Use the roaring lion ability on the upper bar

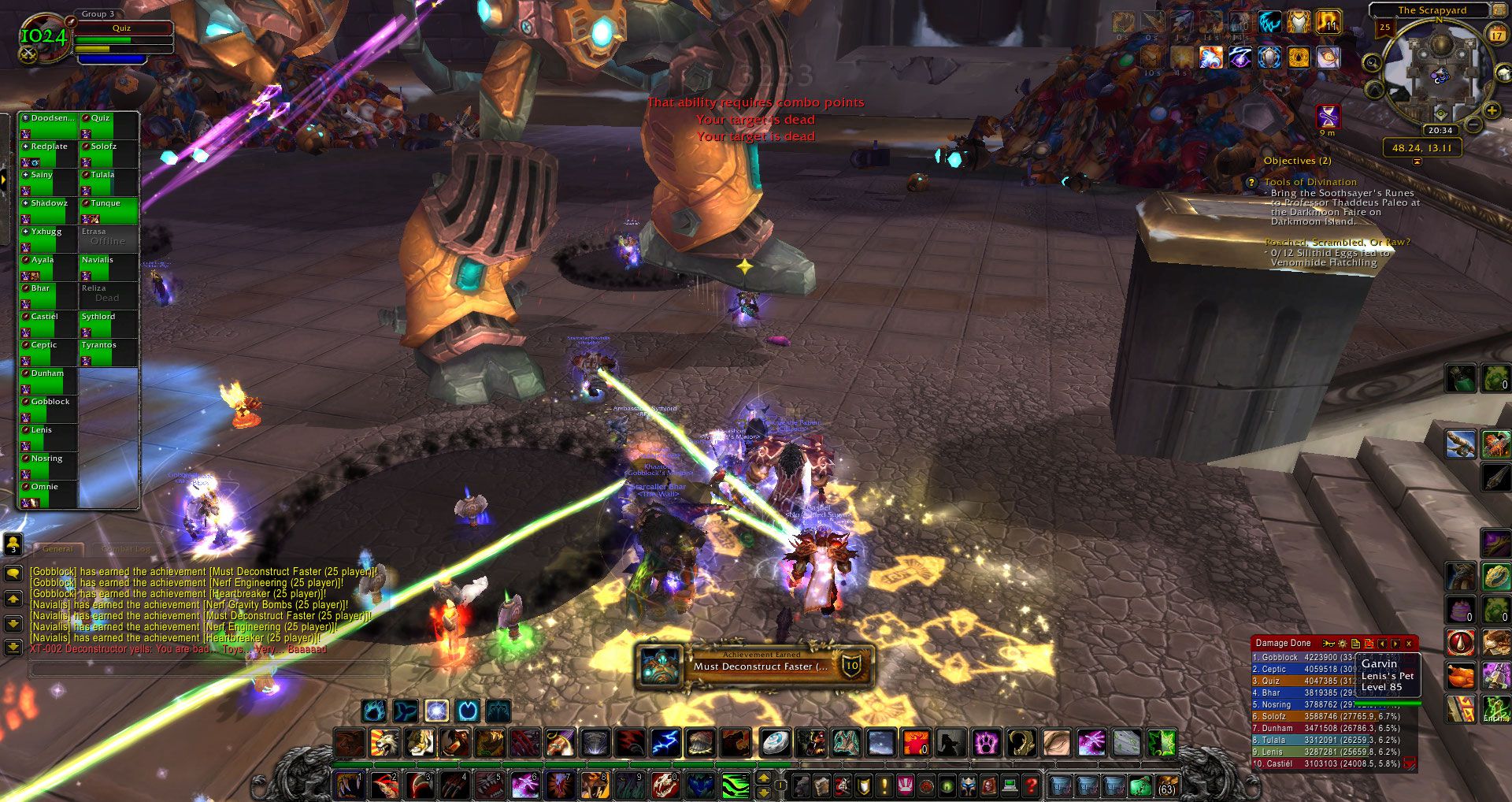385,742
